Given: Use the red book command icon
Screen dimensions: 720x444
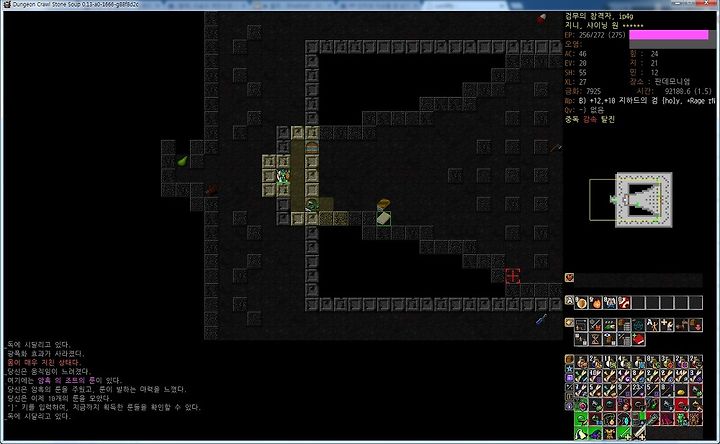Looking at the screenshot, I should [x=639, y=338].
